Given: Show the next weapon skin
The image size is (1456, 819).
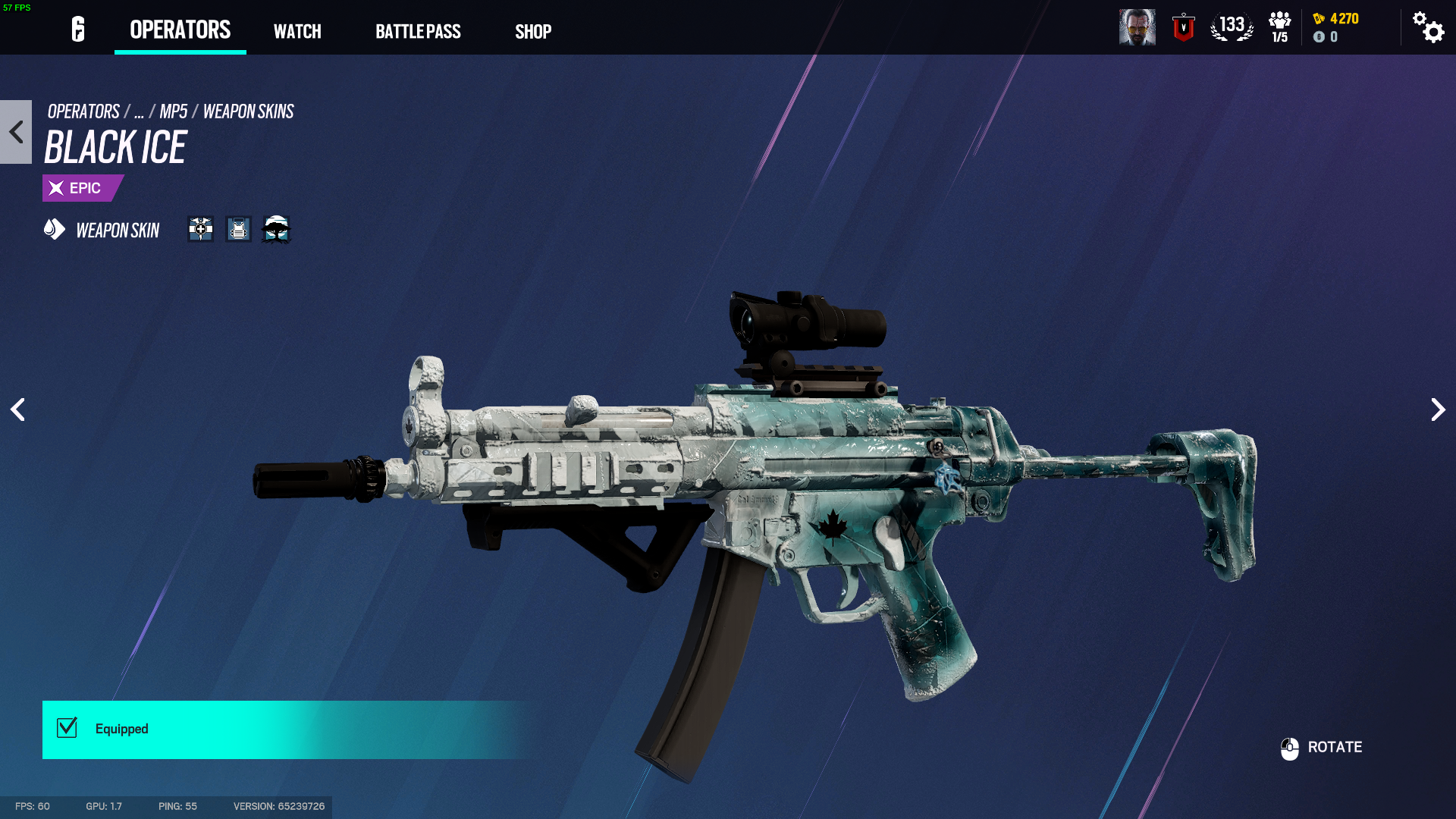Looking at the screenshot, I should click(x=1438, y=409).
